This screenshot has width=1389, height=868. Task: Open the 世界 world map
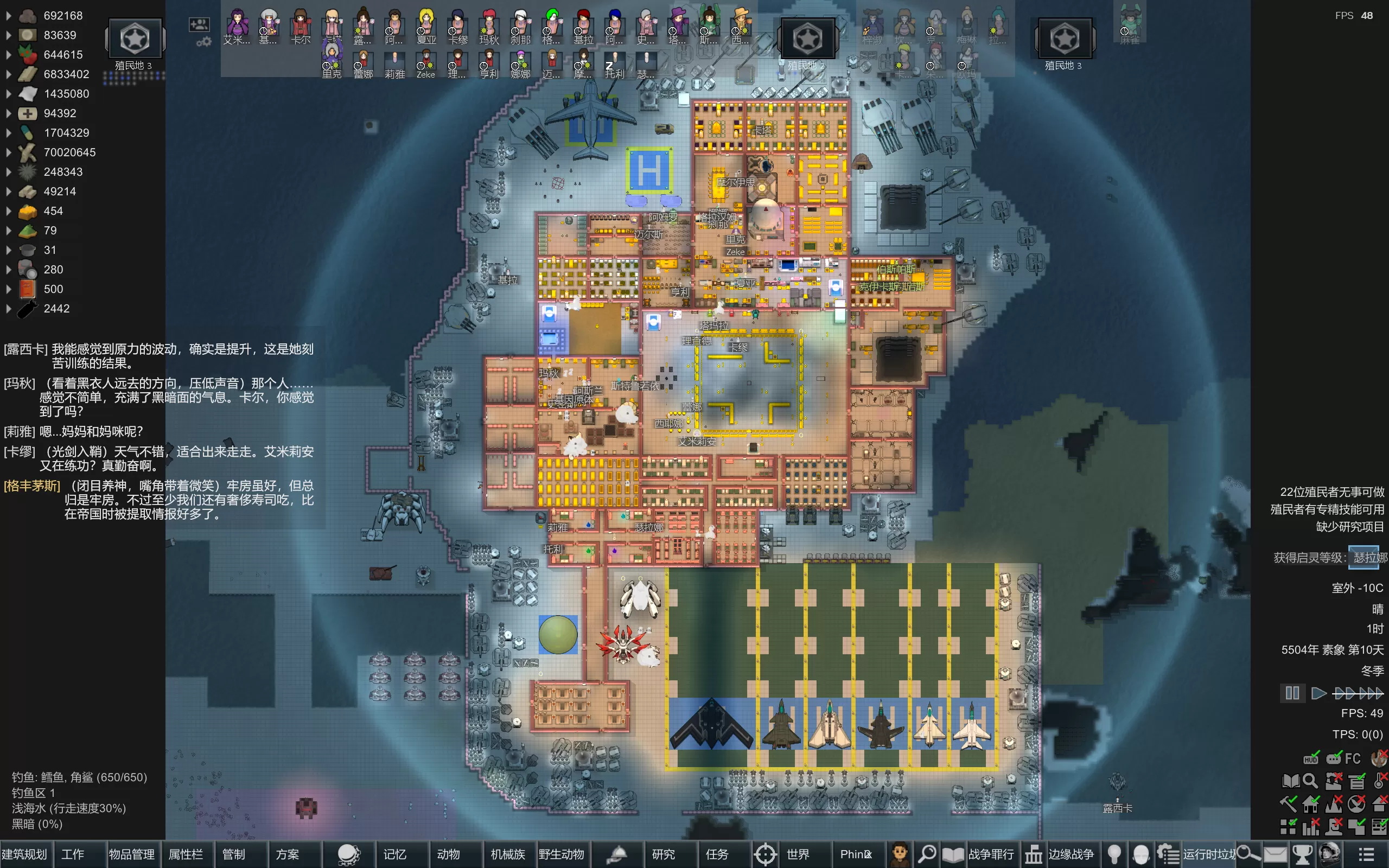click(x=797, y=854)
